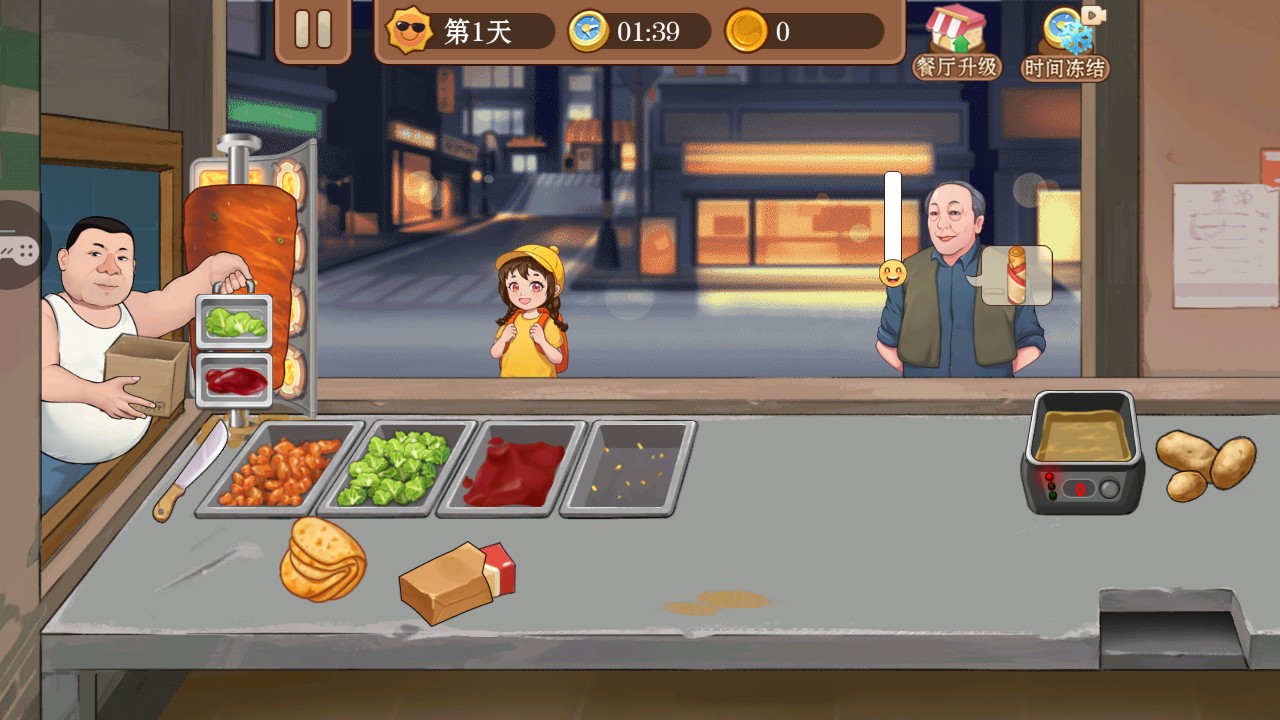Click the trash bin slot on the counter
This screenshot has width=1280, height=720.
[x=1171, y=630]
